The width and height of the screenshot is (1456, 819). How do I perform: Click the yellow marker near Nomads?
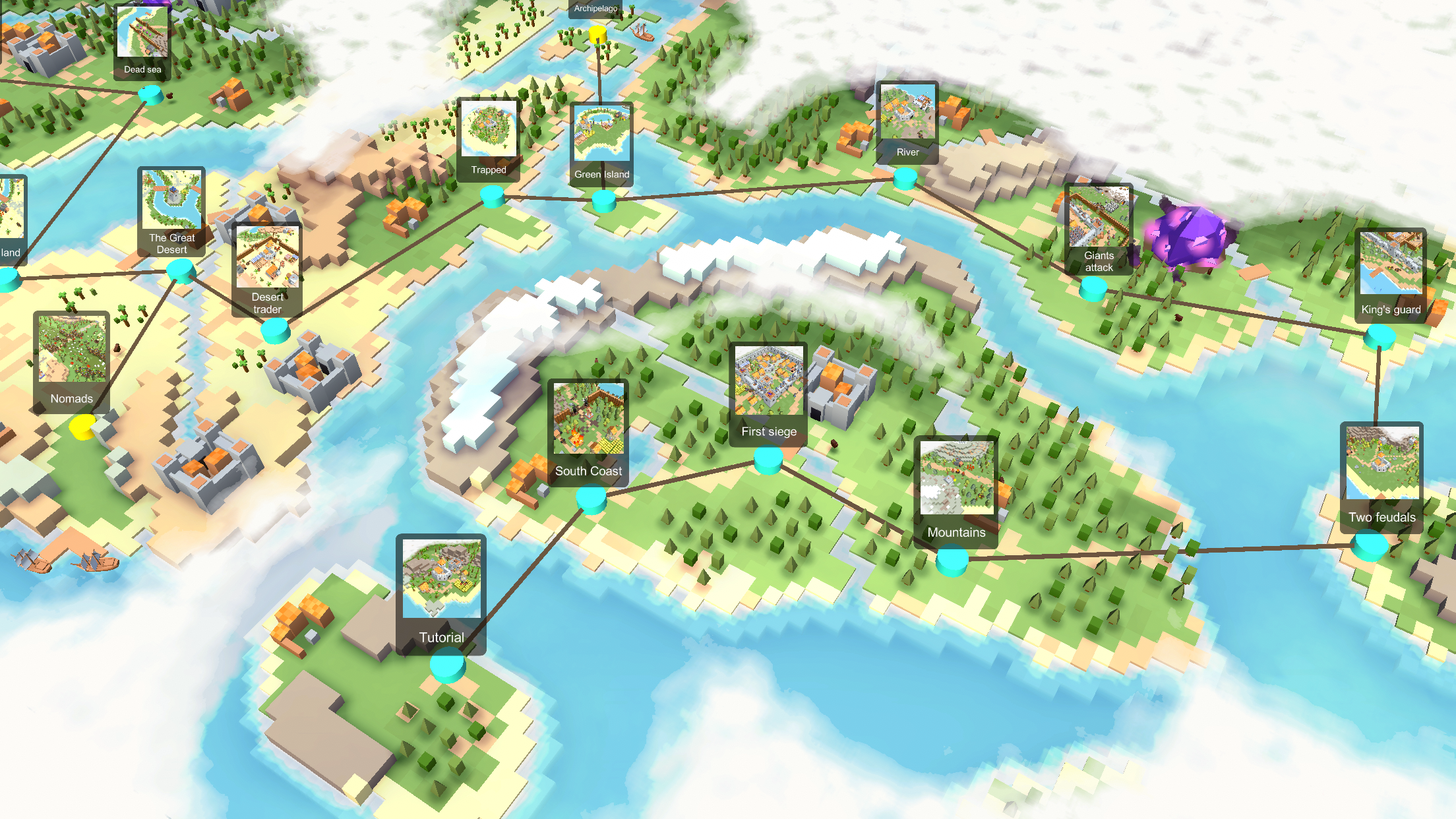point(82,429)
